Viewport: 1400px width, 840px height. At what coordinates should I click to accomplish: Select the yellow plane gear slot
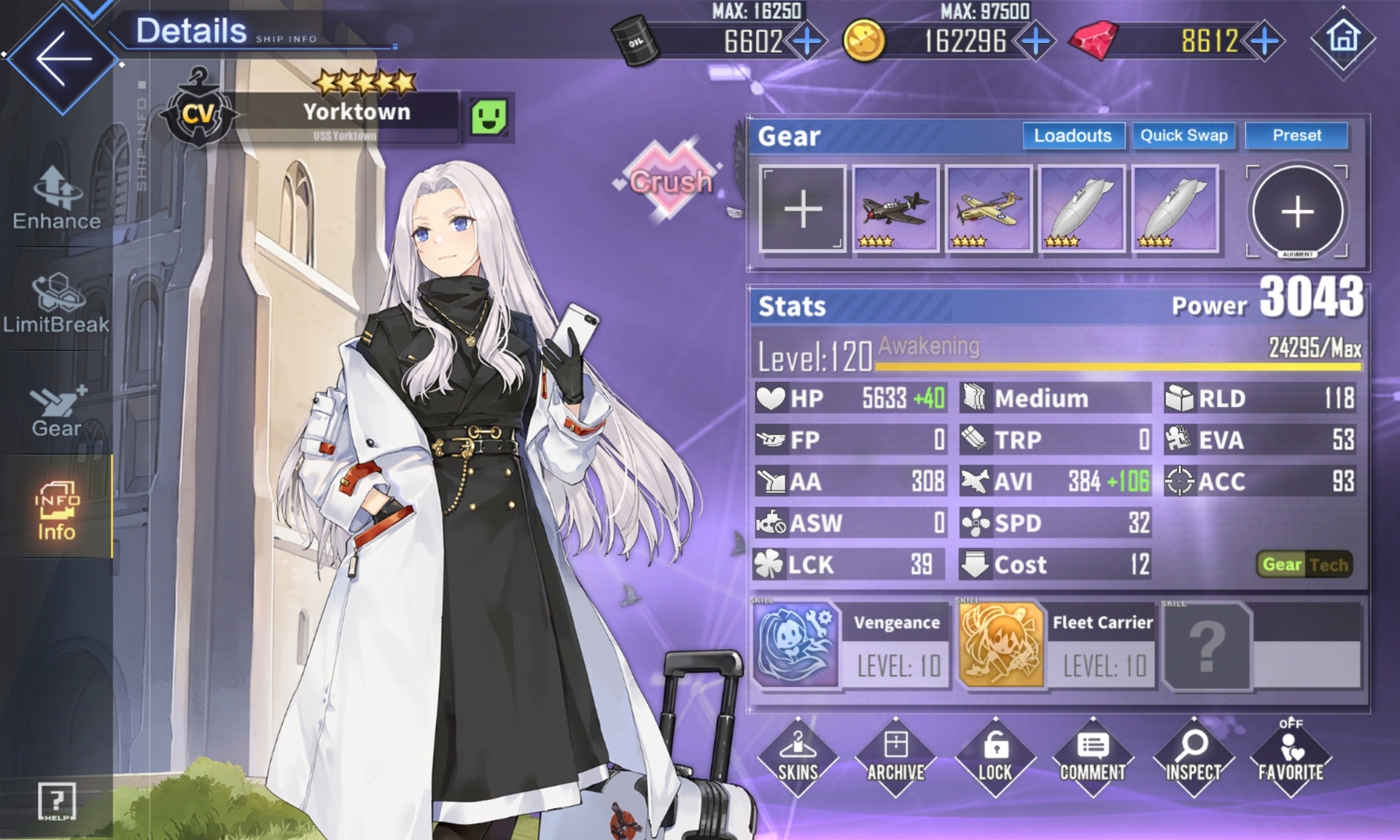(988, 209)
